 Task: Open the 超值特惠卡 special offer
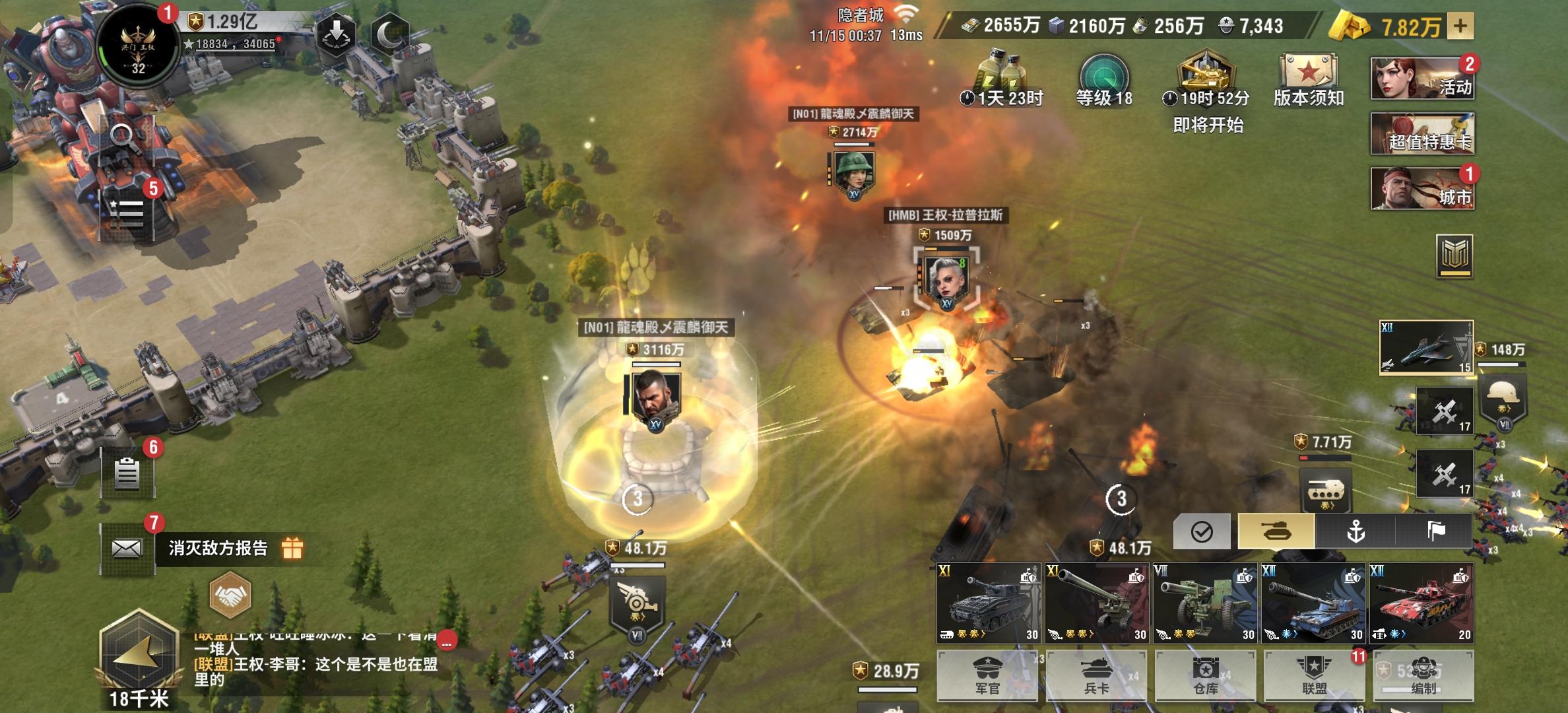(1422, 133)
